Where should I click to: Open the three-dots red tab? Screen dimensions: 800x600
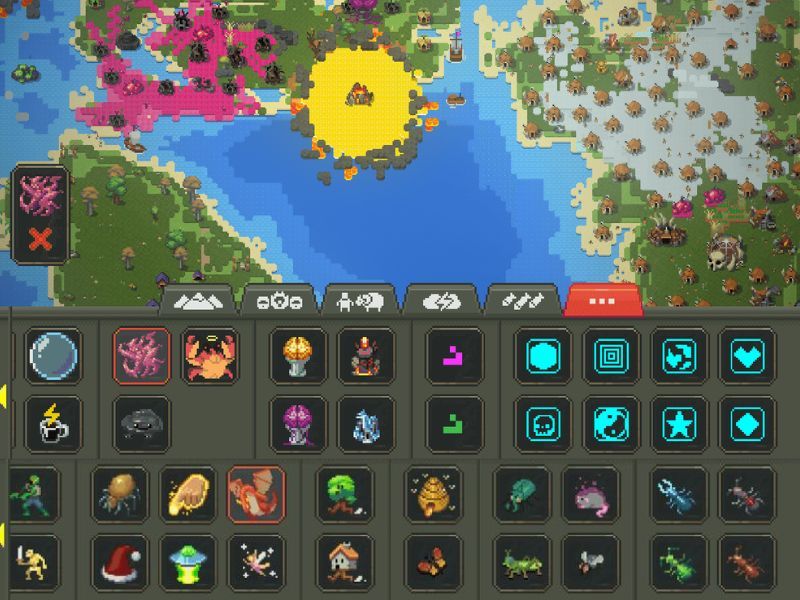coord(603,300)
